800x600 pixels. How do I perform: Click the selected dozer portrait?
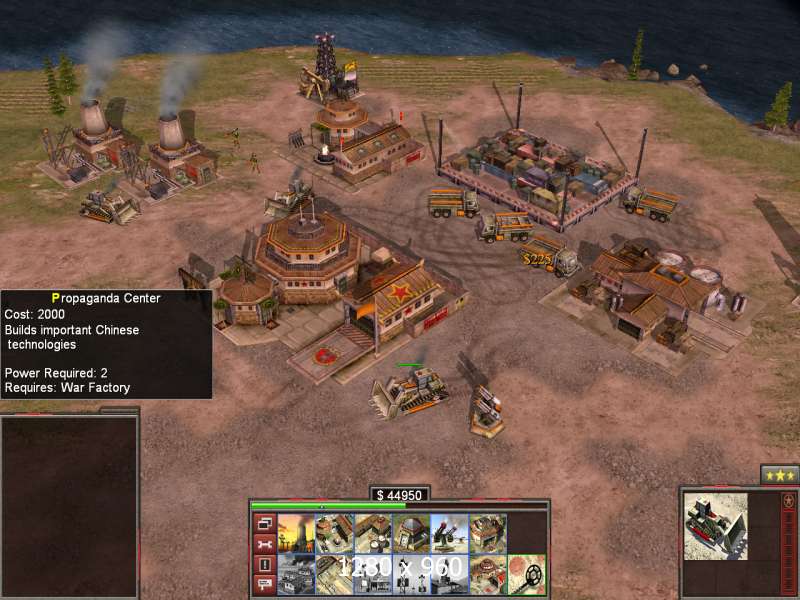(x=715, y=526)
